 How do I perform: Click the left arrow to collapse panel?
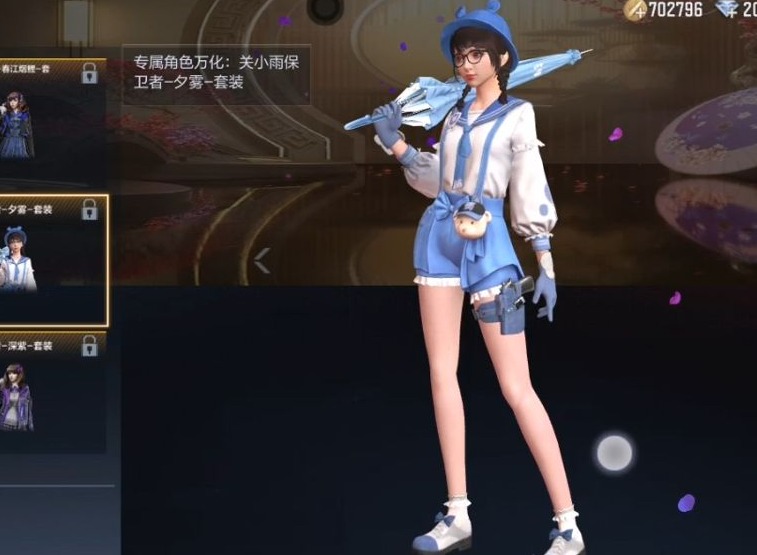[x=262, y=261]
